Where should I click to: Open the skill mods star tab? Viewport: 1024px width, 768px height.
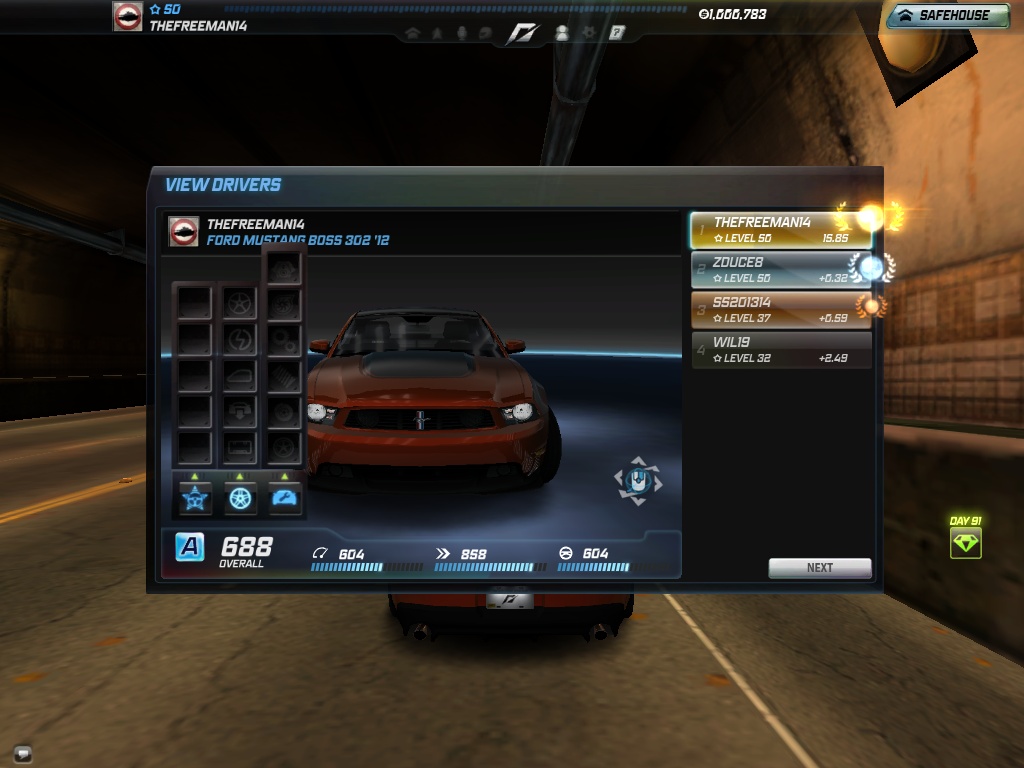click(195, 498)
